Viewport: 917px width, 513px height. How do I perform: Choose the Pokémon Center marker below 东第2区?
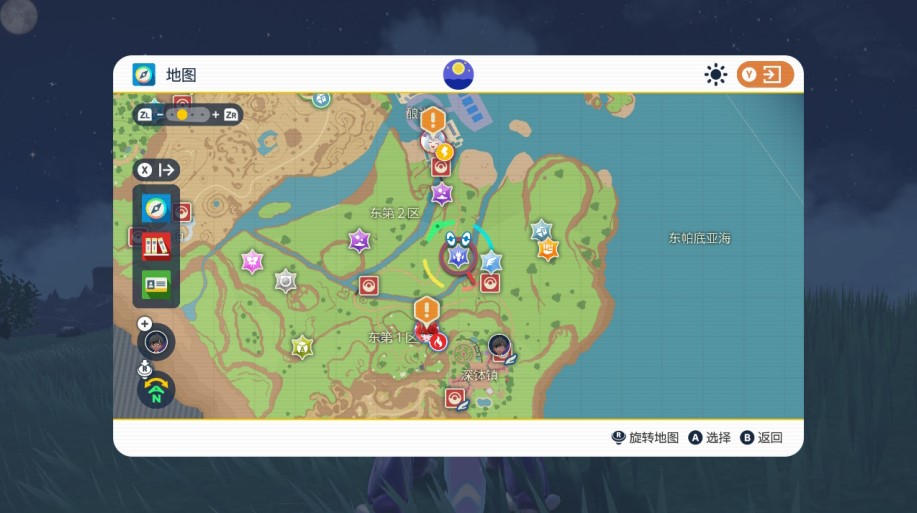tap(369, 286)
